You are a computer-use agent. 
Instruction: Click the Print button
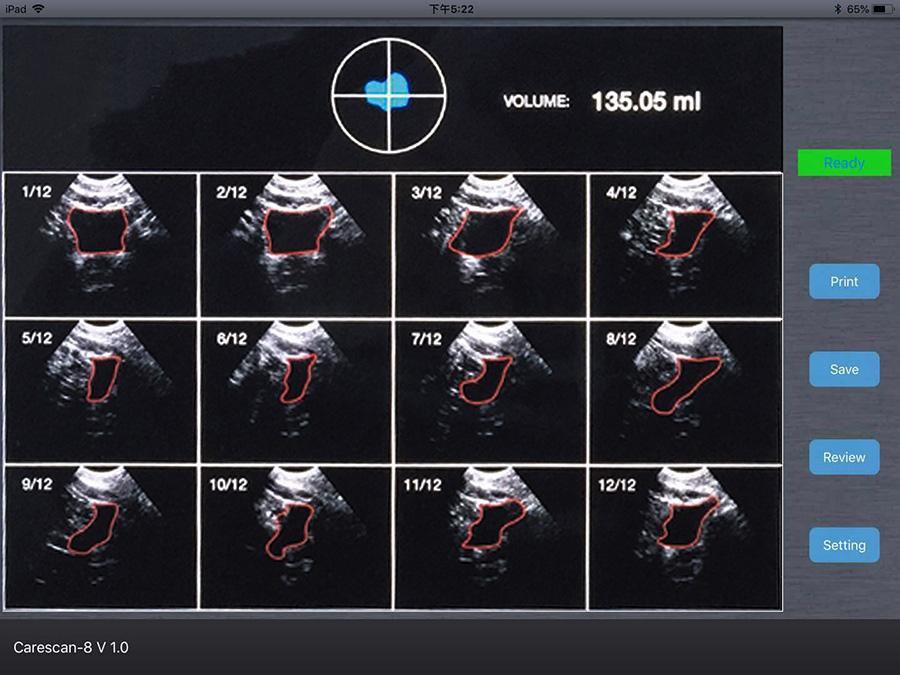[844, 282]
